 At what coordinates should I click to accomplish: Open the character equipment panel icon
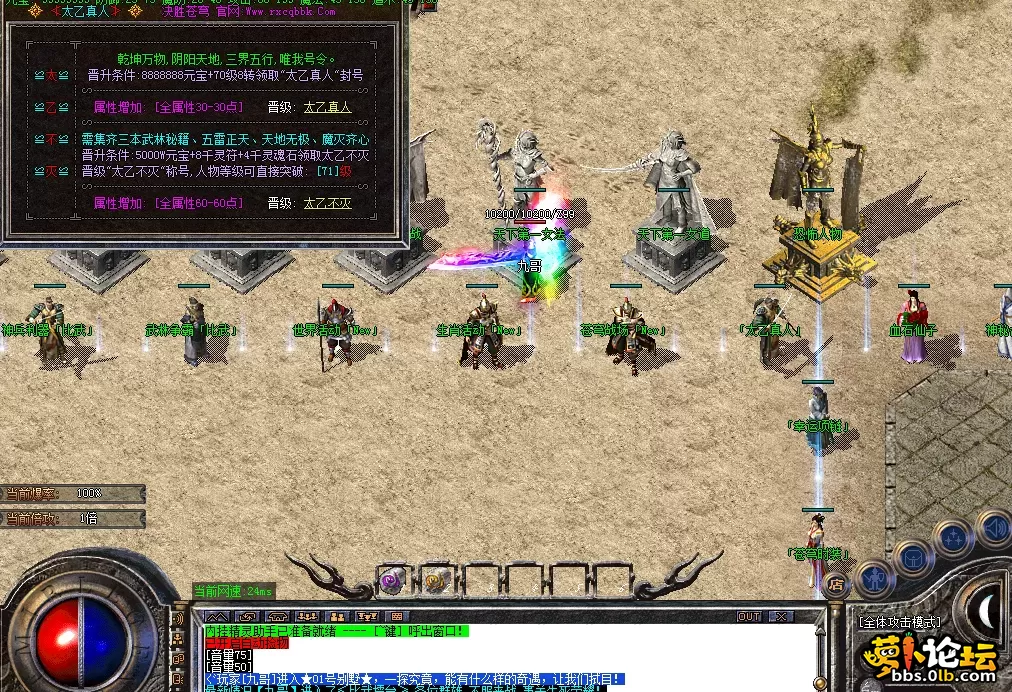(x=875, y=577)
